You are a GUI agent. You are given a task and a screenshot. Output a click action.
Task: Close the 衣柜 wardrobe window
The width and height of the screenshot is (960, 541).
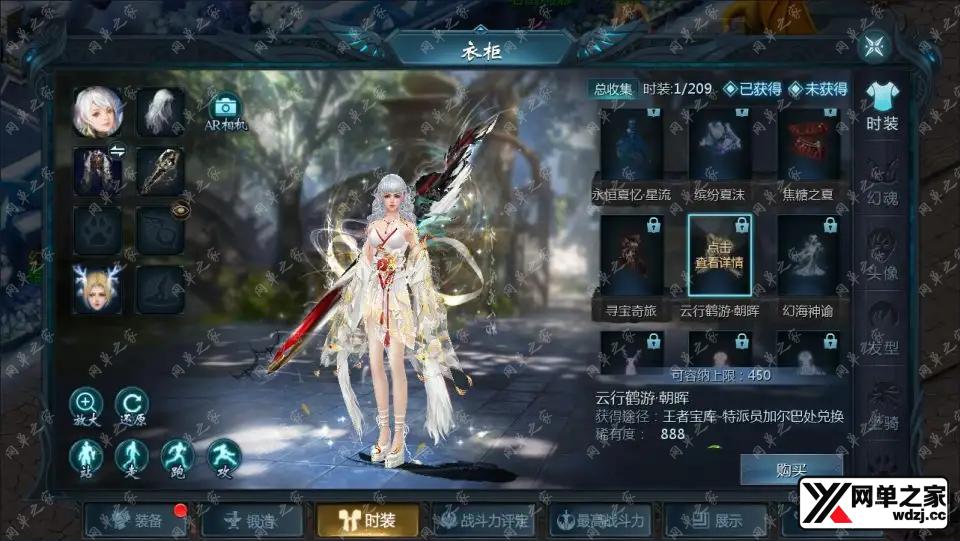point(875,46)
